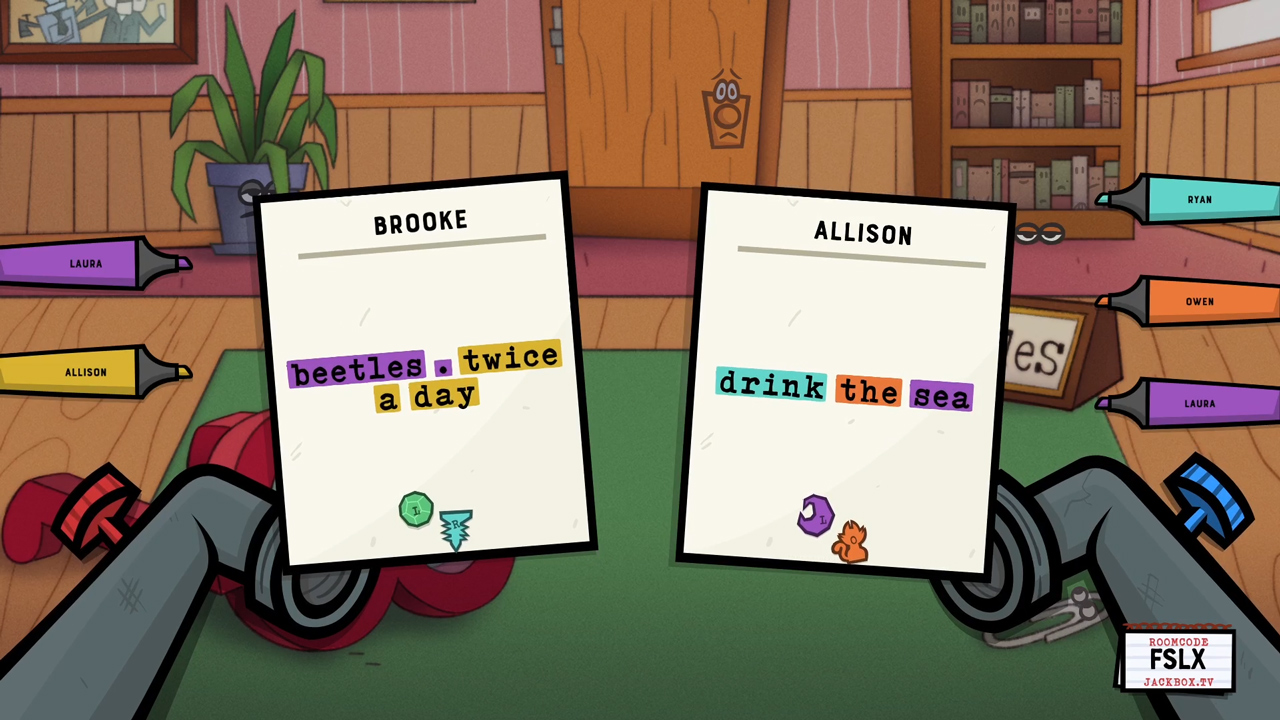Highlight the word 'beetles' on Brooke's paper
Image resolution: width=1280 pixels, height=720 pixels.
(356, 369)
